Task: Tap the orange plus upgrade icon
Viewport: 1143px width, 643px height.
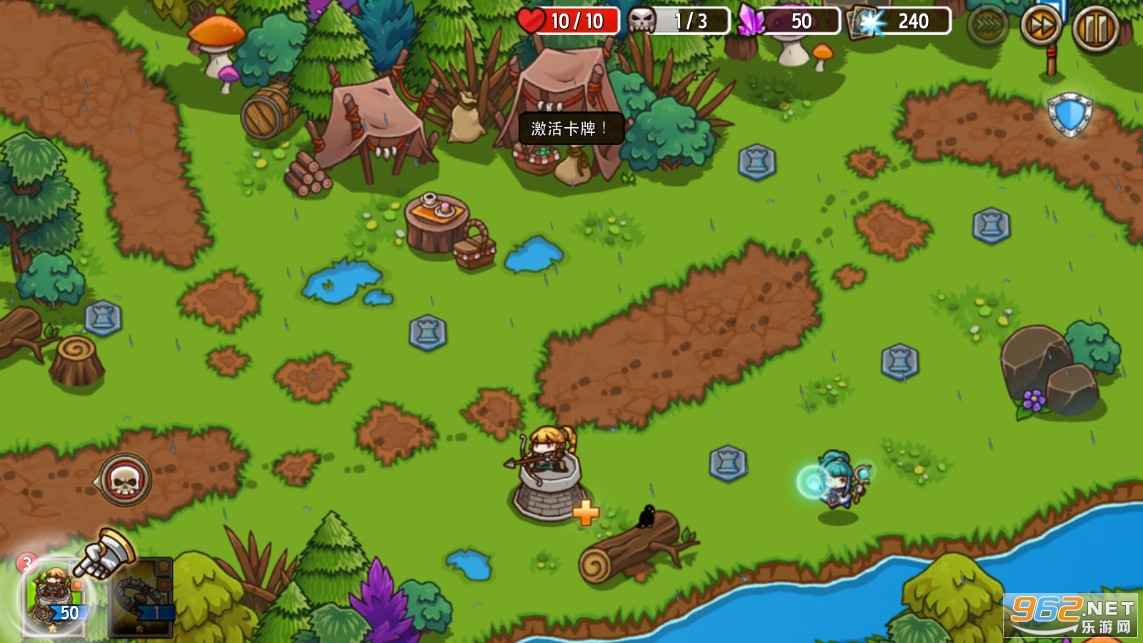Action: click(x=586, y=513)
